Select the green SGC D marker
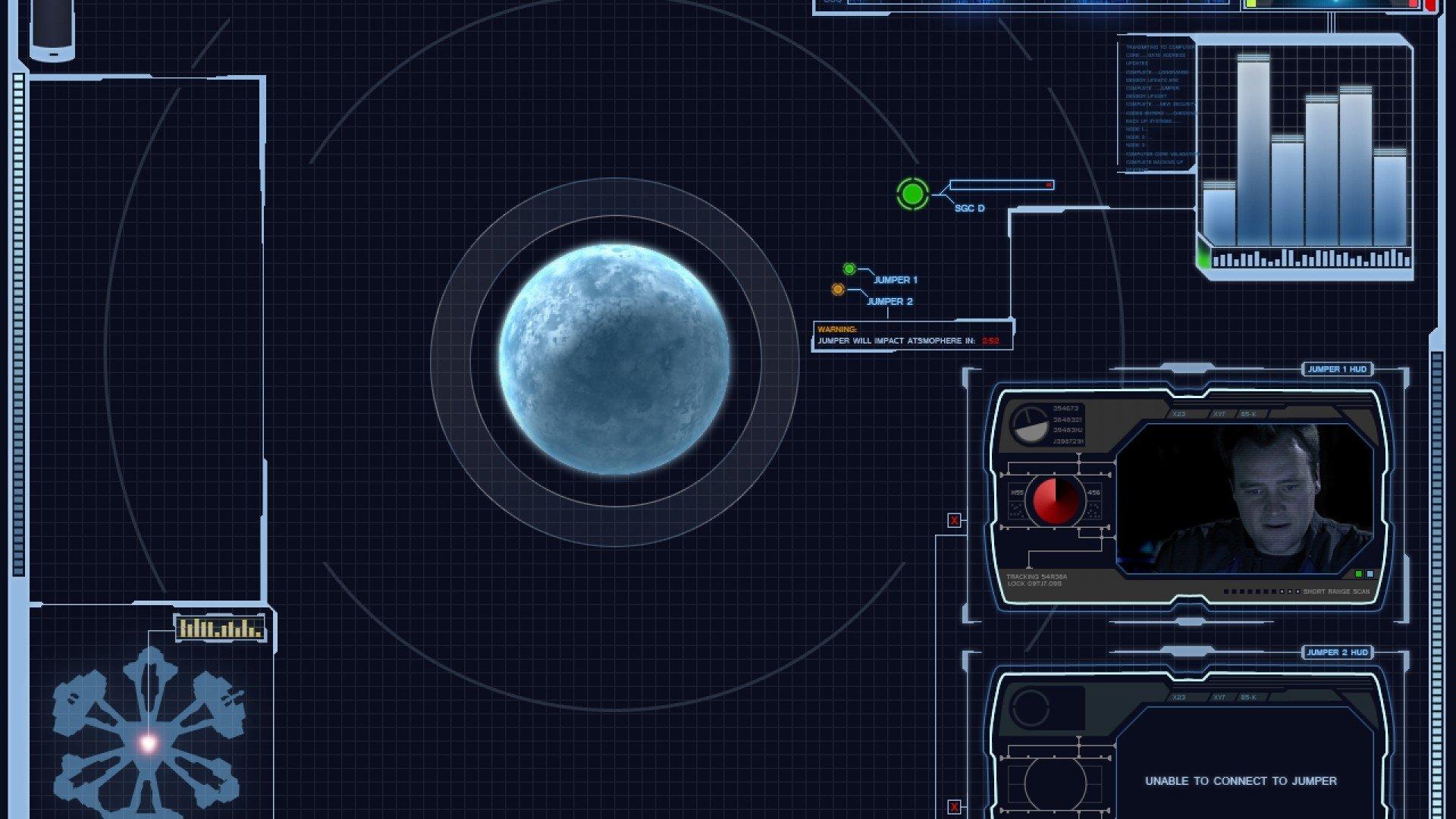1456x819 pixels. point(912,194)
